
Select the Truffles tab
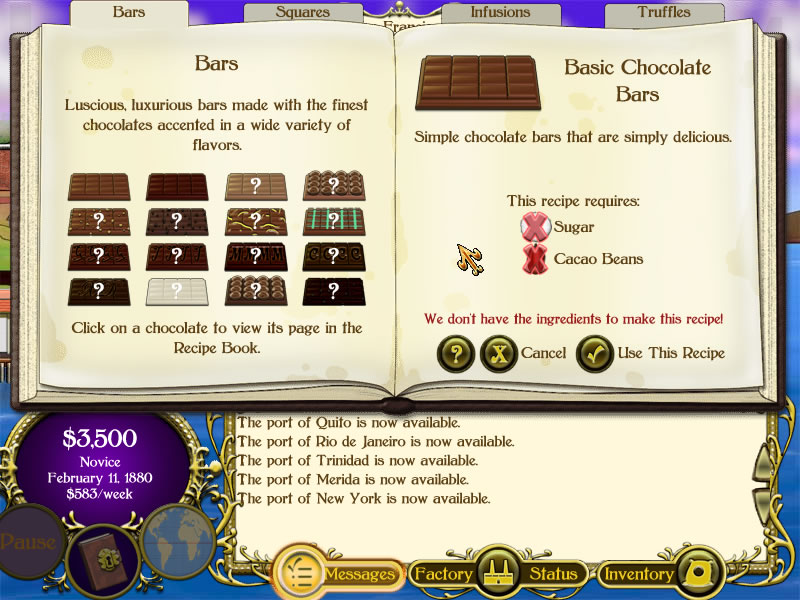tap(664, 13)
